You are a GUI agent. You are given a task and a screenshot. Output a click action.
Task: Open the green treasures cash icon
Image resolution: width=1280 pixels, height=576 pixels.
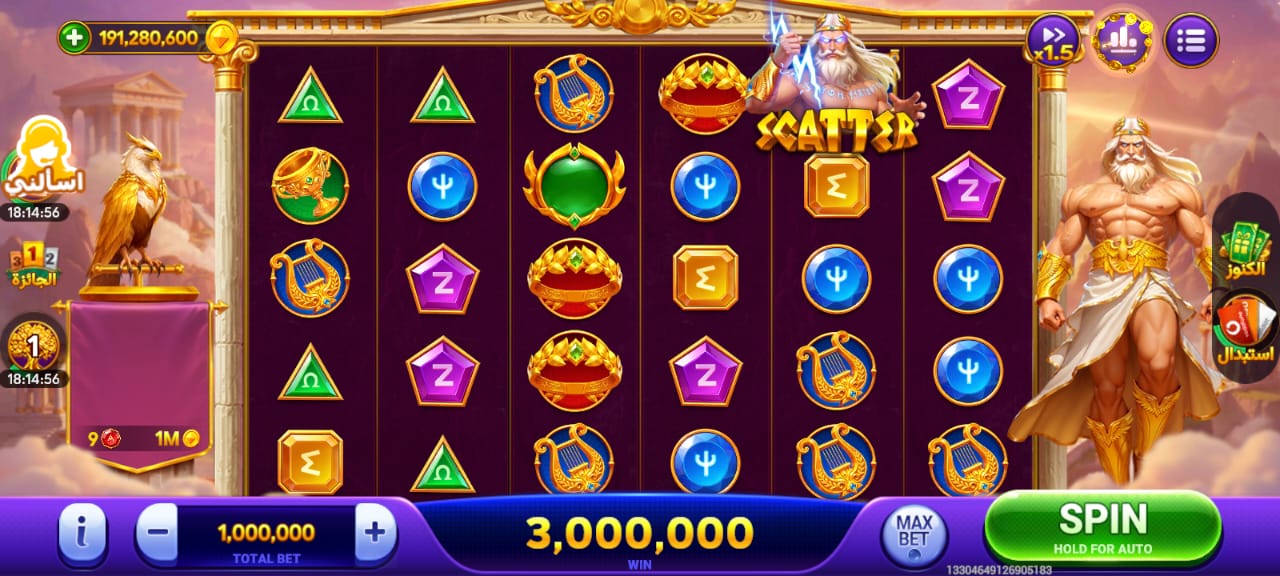(1244, 250)
